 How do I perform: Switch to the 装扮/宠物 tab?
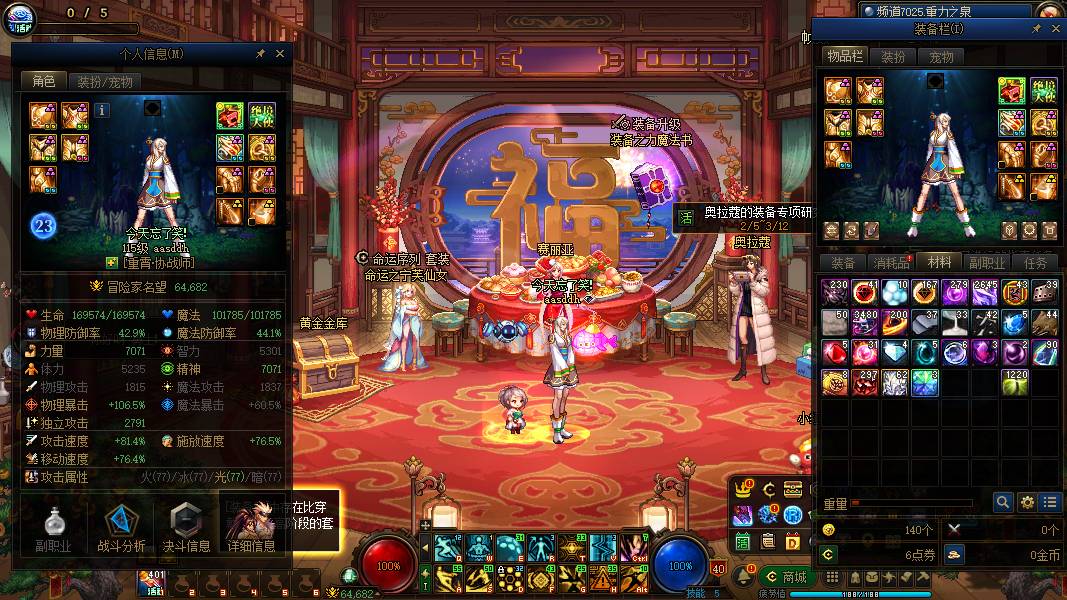pyautogui.click(x=104, y=82)
